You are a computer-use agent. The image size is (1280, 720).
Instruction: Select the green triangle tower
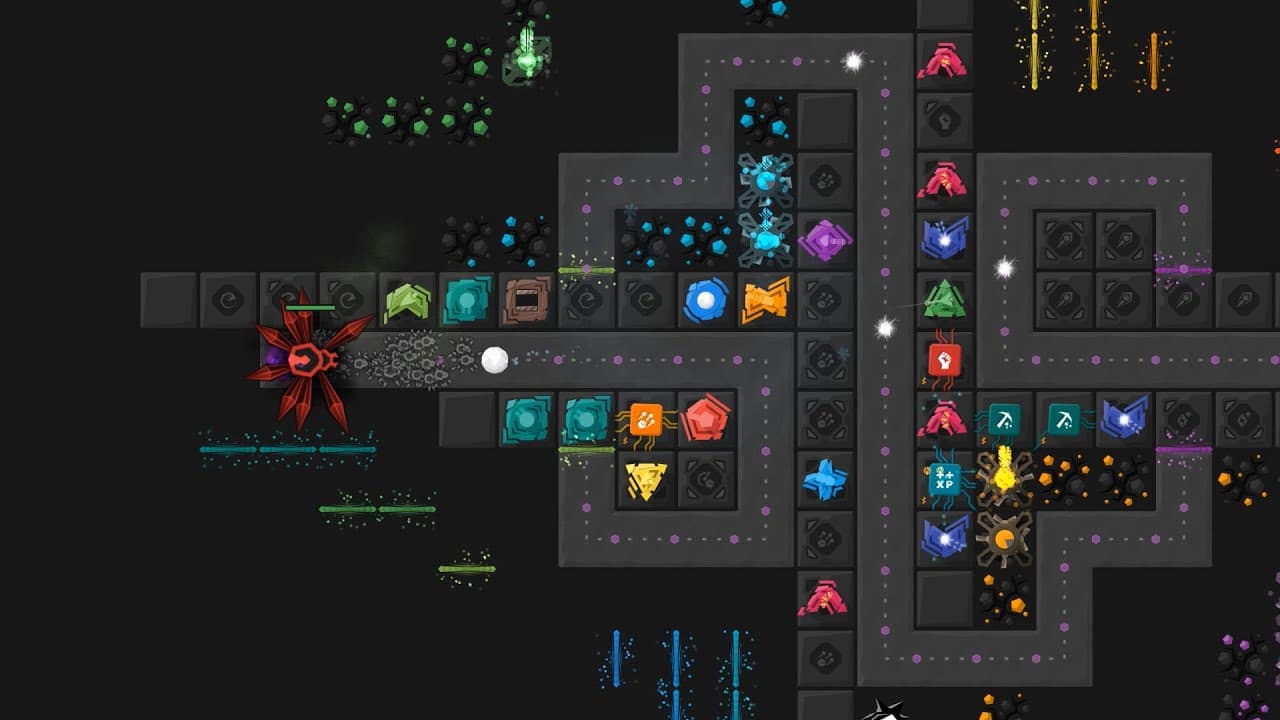click(944, 299)
